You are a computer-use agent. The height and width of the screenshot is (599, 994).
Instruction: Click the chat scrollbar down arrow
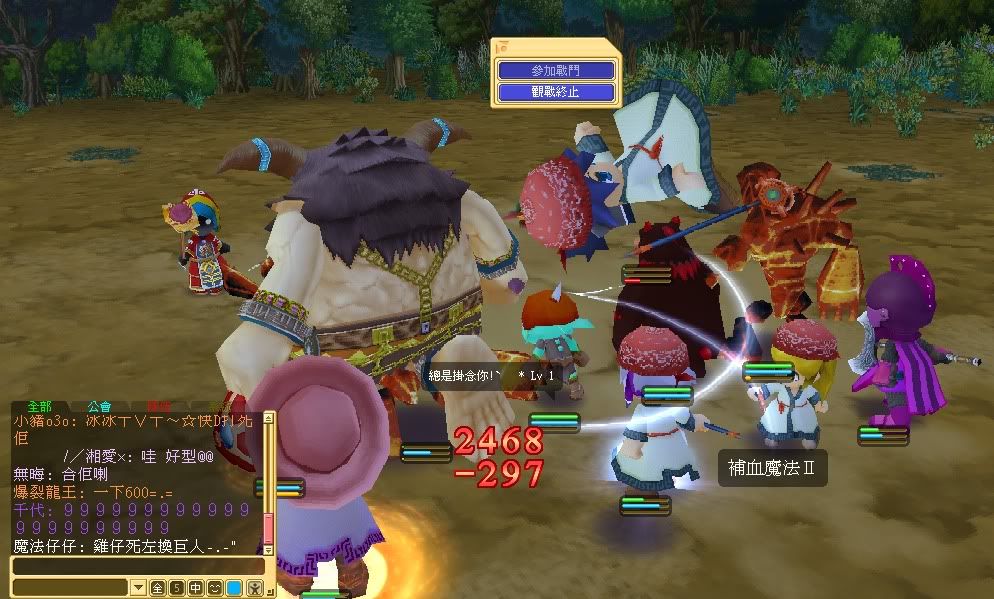(x=268, y=548)
